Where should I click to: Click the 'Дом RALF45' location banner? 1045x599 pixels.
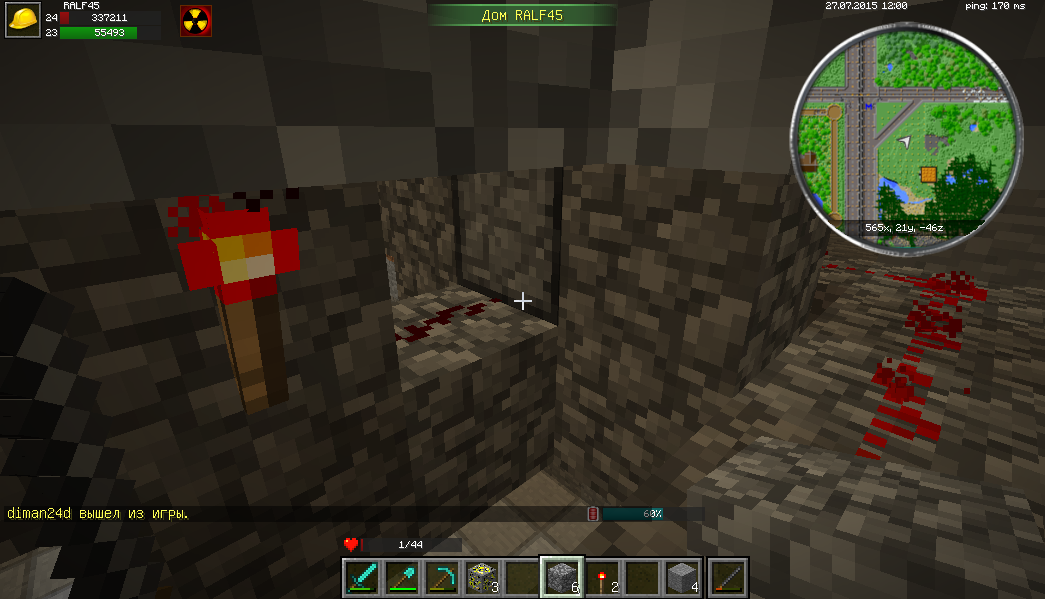click(x=522, y=14)
